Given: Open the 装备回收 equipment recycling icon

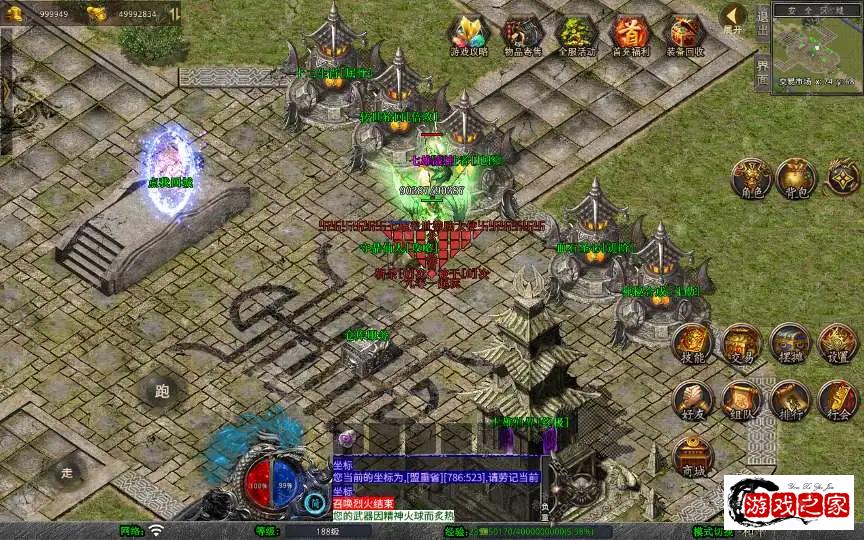Looking at the screenshot, I should pyautogui.click(x=684, y=35).
